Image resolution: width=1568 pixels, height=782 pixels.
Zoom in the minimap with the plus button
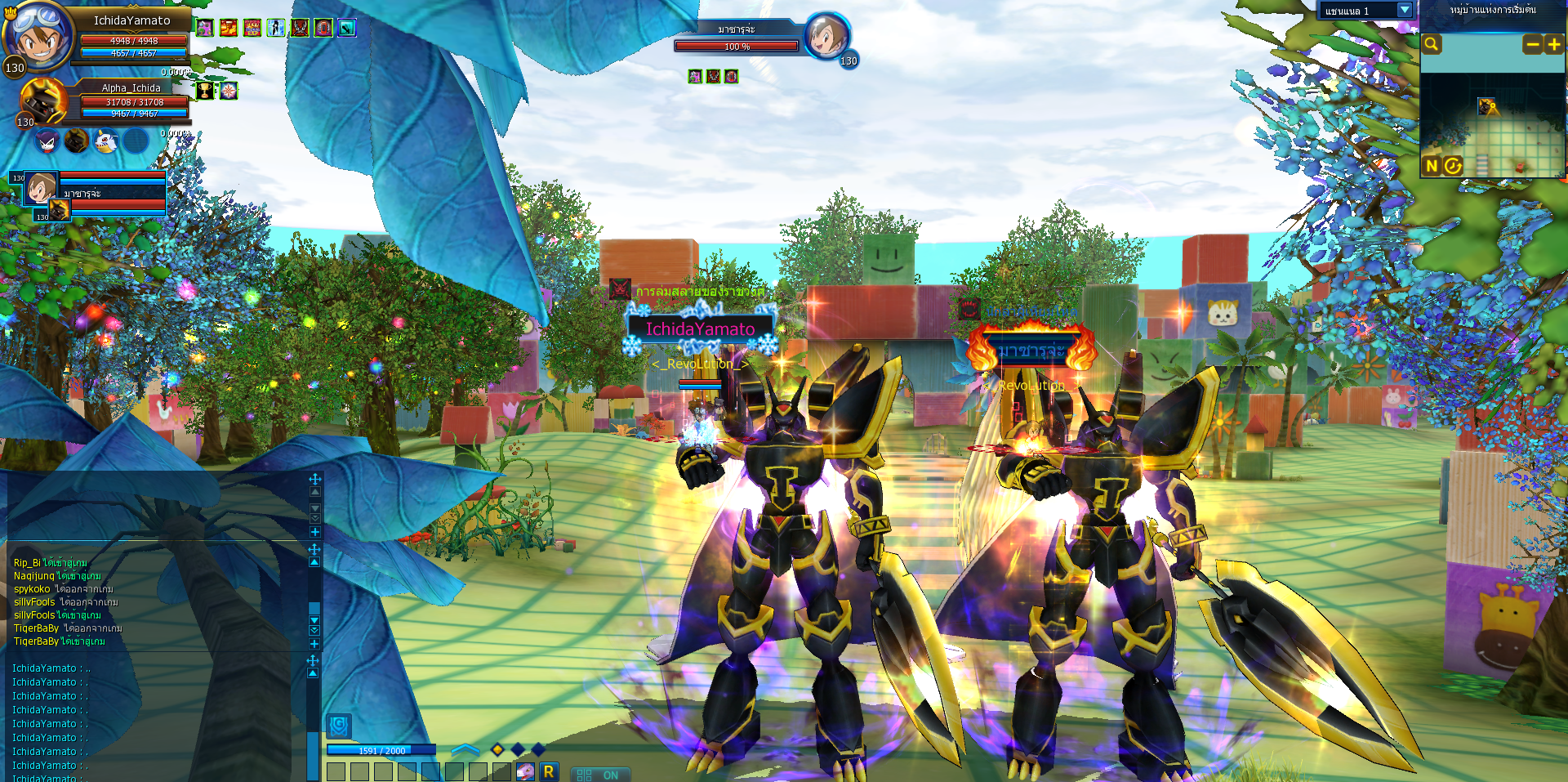click(1553, 45)
